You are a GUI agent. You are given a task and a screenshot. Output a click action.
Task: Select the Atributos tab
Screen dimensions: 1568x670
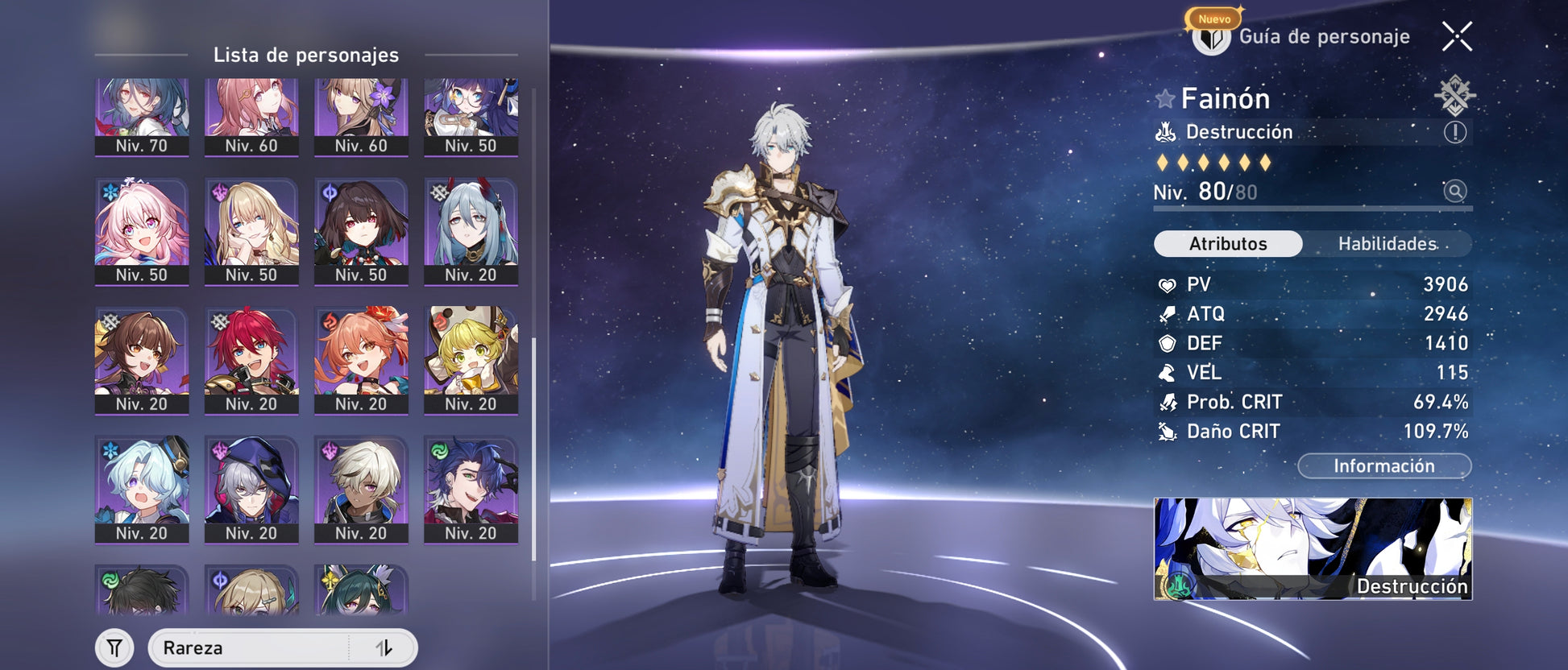(1228, 244)
